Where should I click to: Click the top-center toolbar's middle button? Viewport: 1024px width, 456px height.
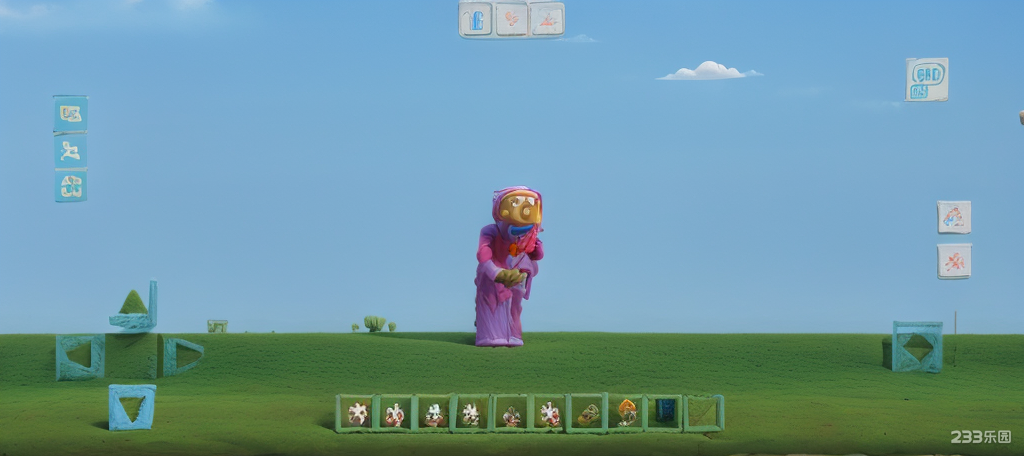click(511, 19)
